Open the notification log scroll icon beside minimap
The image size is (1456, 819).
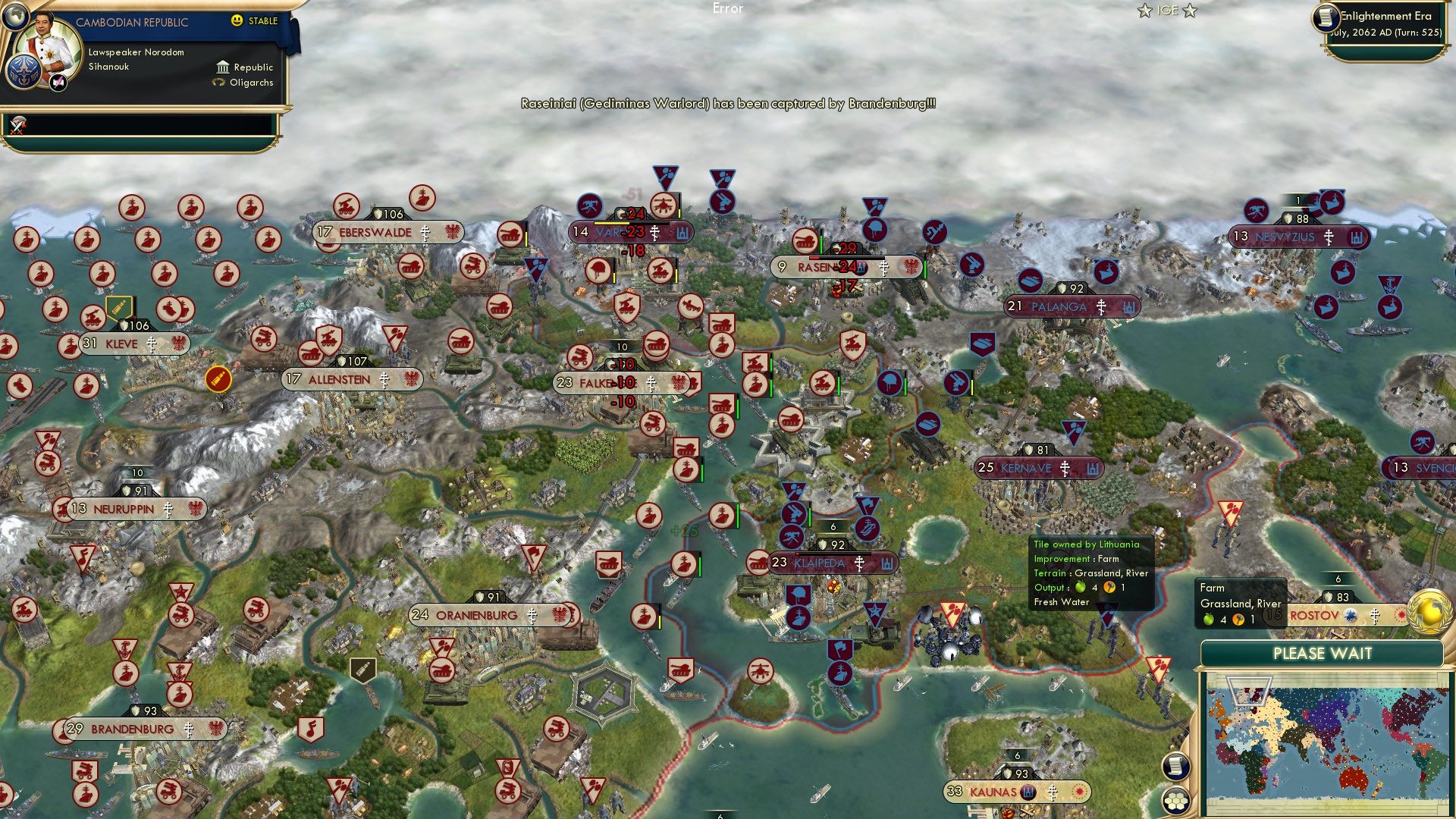(1176, 765)
